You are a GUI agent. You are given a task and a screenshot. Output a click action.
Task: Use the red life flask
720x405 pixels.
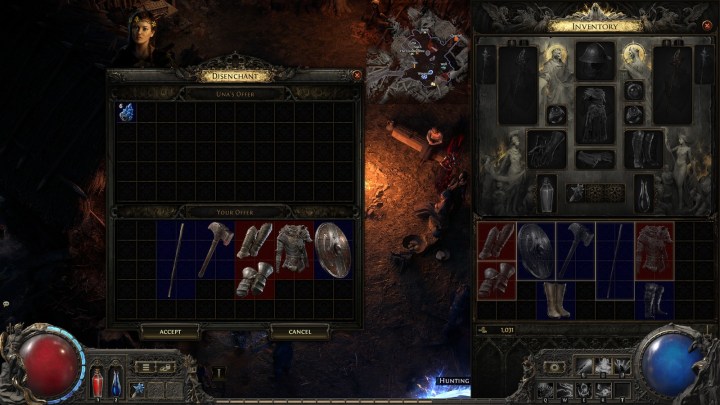tap(98, 380)
